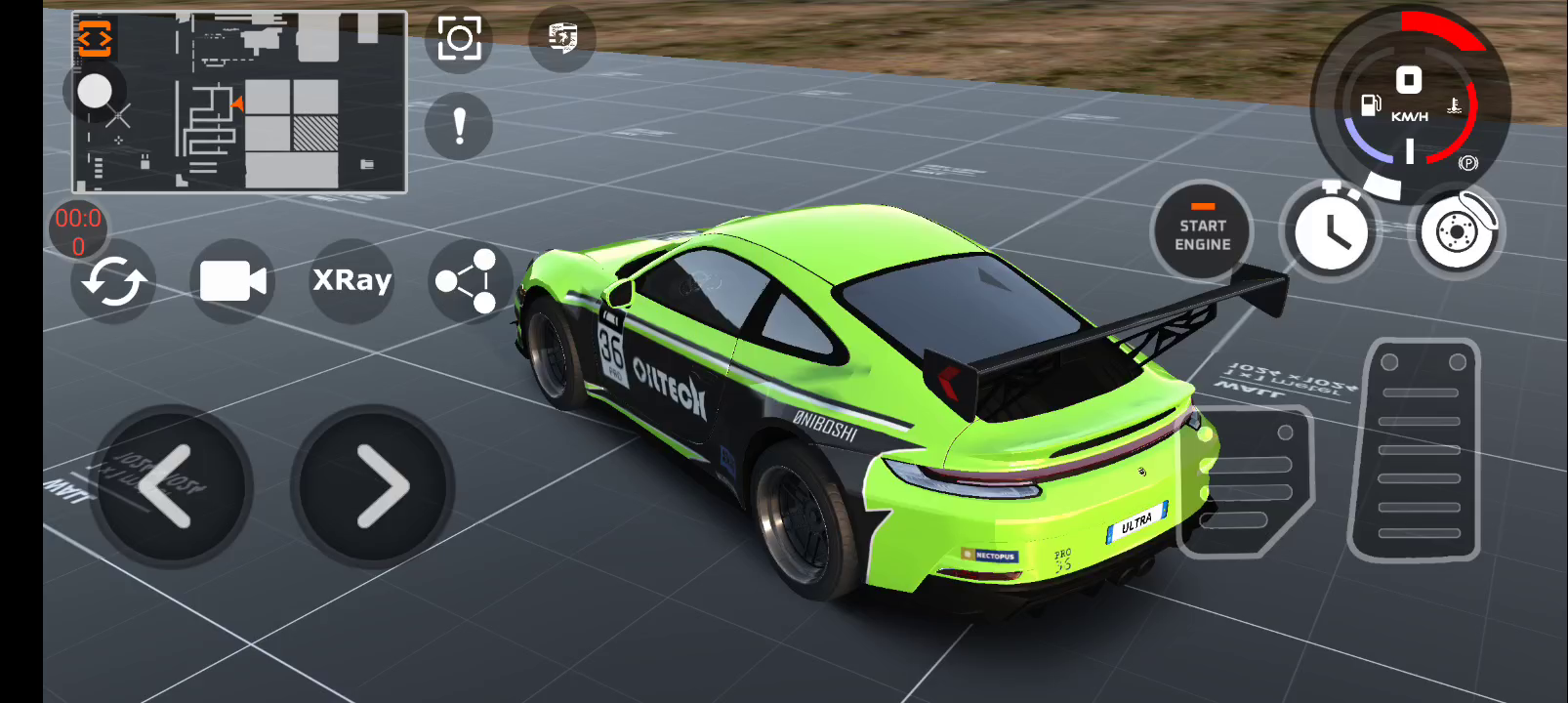
Task: Open the share nodes icon
Action: click(x=467, y=281)
